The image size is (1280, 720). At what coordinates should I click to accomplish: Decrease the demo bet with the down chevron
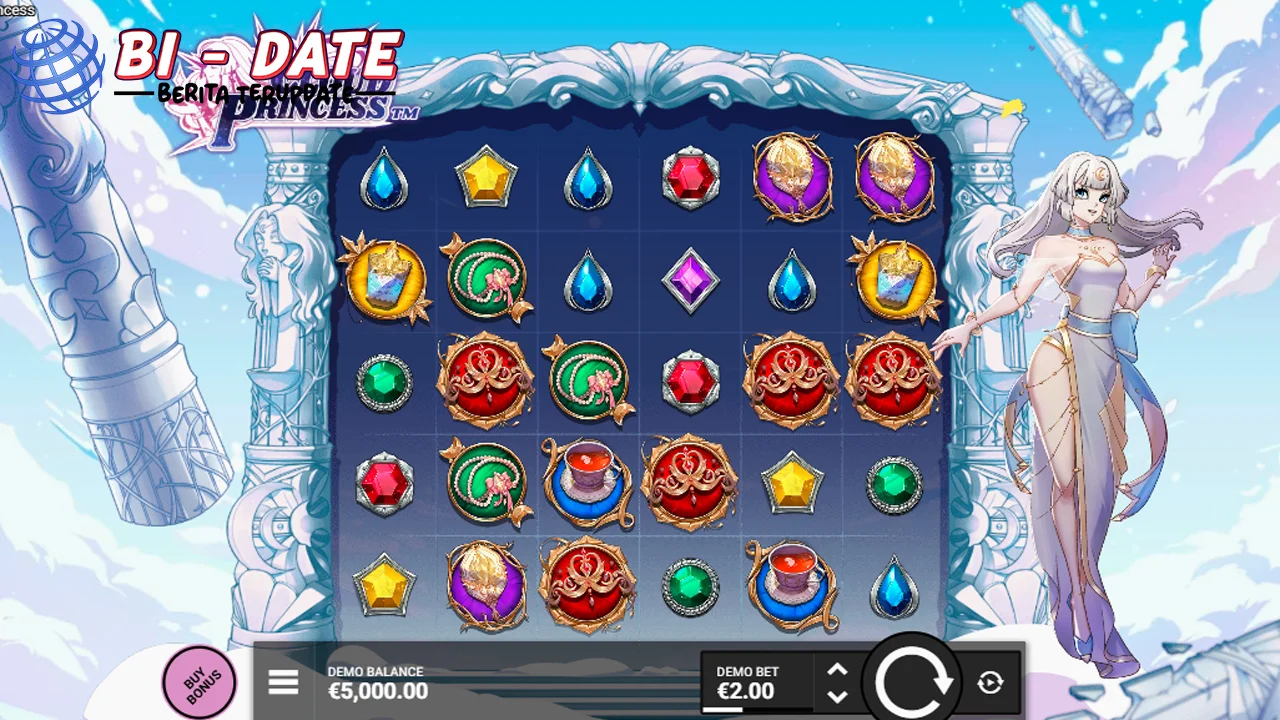[838, 693]
